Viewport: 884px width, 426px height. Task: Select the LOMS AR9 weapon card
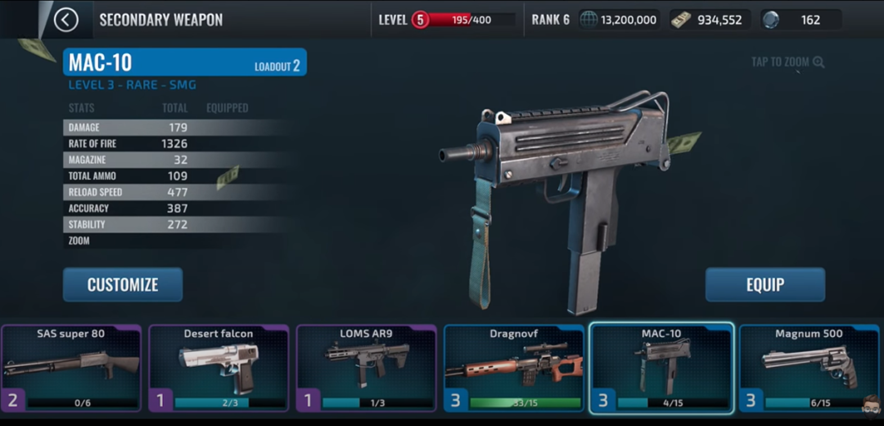point(366,367)
